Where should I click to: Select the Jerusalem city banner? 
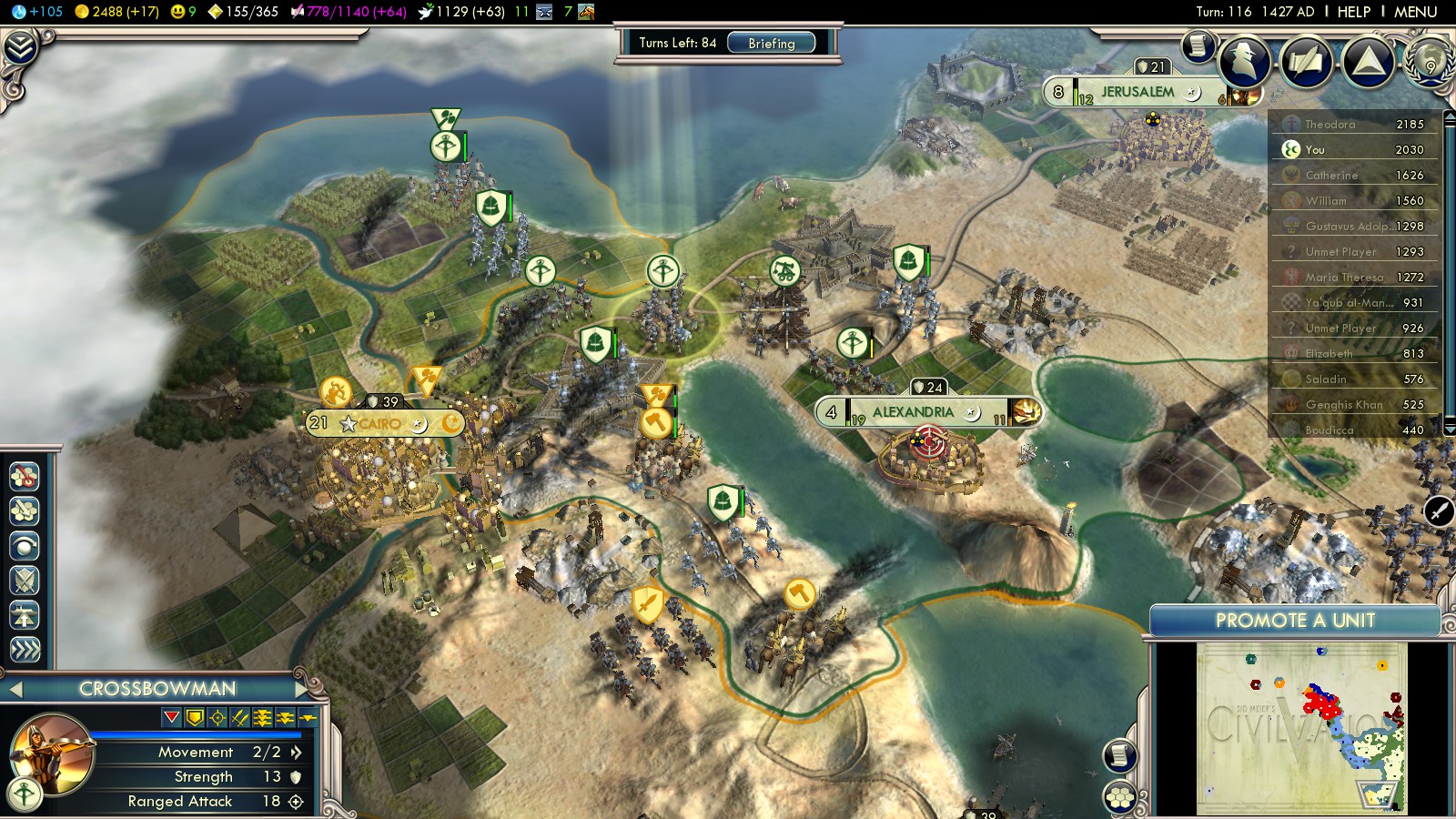click(1137, 92)
